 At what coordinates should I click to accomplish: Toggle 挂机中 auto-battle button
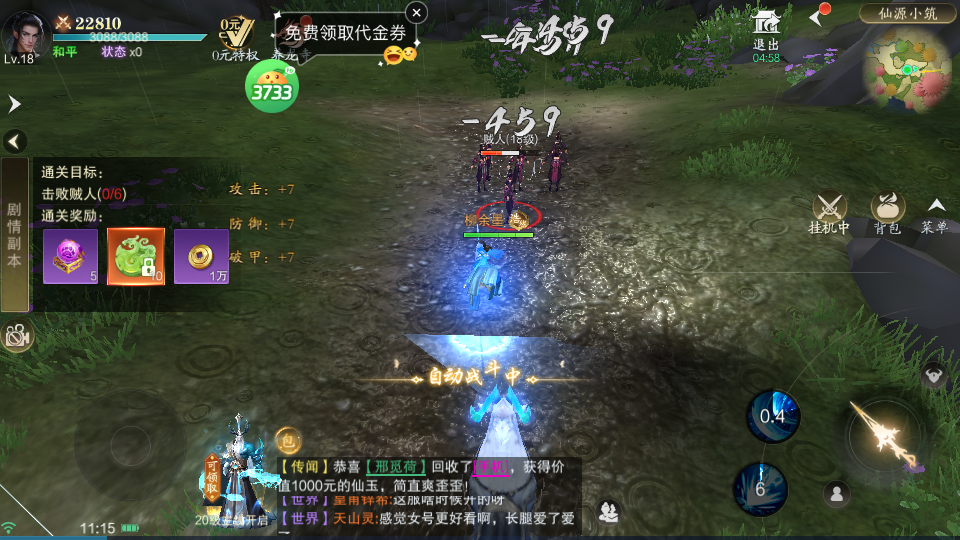point(829,212)
